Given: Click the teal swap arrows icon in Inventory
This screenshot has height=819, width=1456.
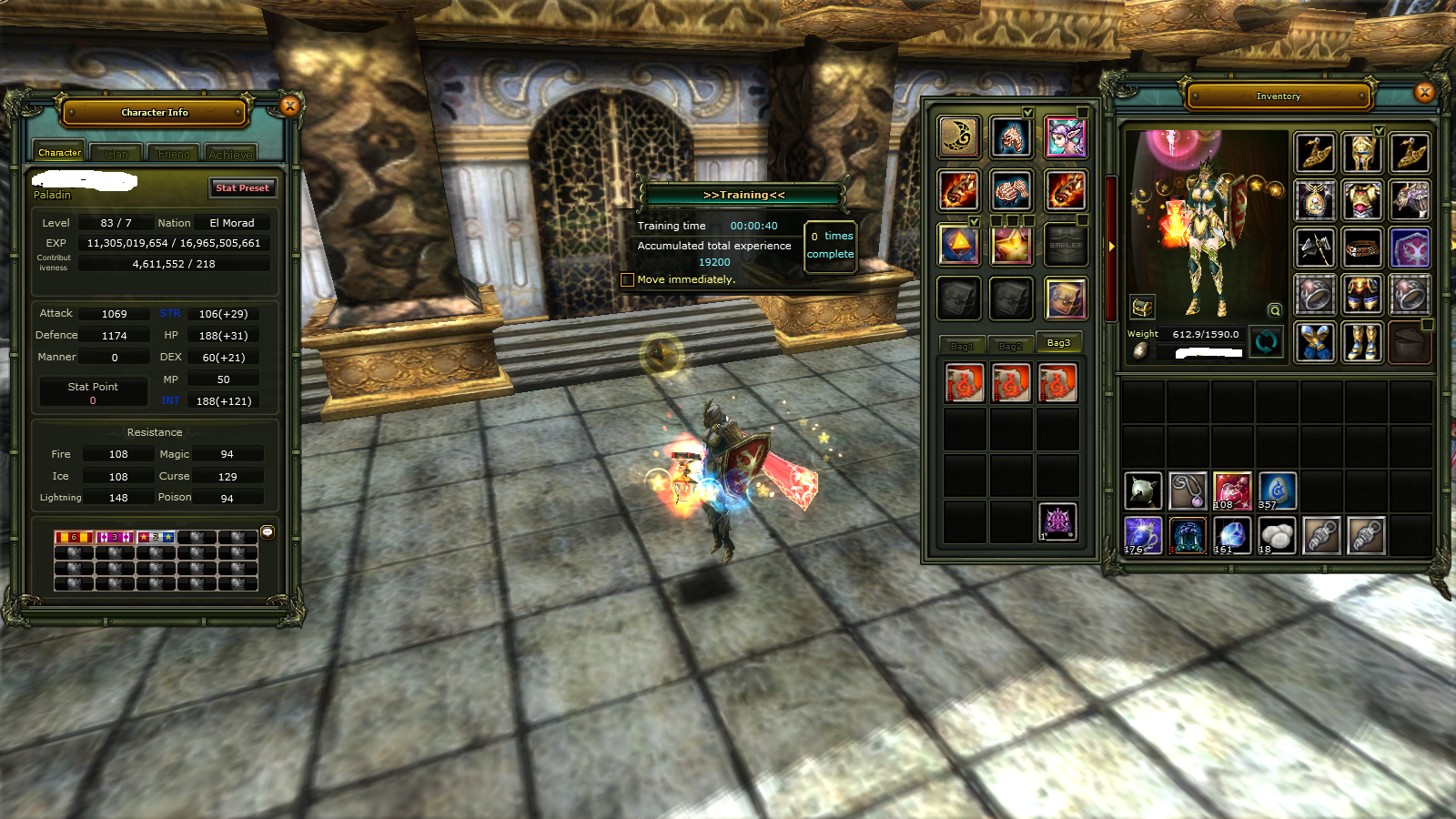Looking at the screenshot, I should (x=1267, y=341).
